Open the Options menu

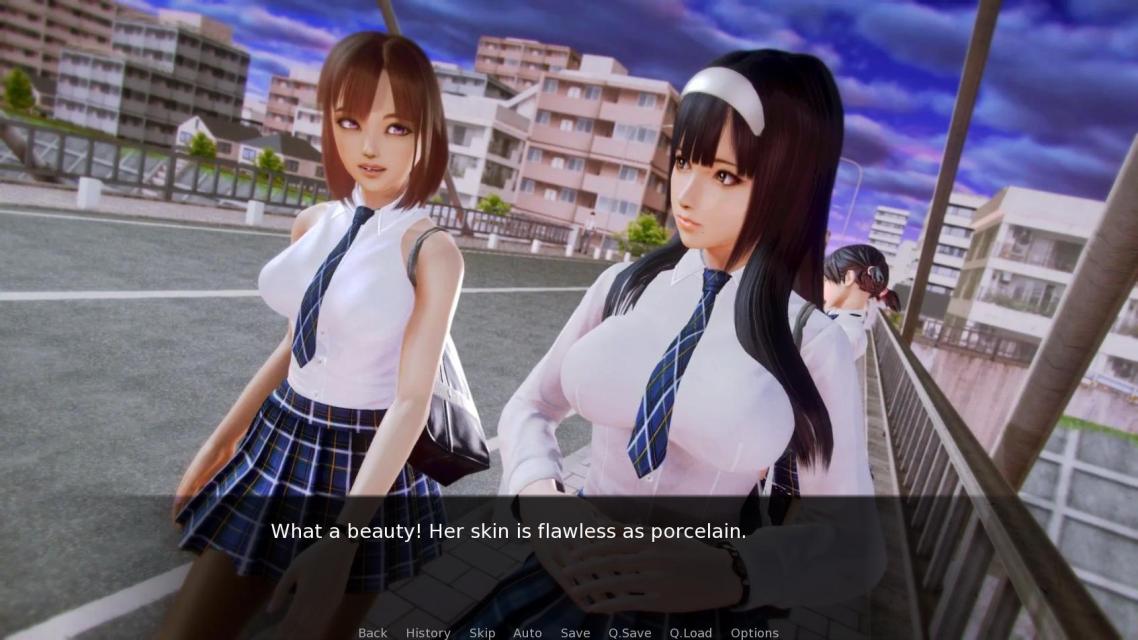click(754, 632)
